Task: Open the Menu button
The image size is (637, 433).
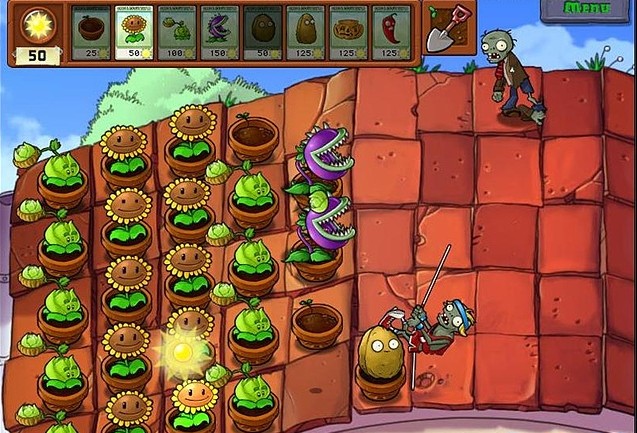Action: (x=588, y=9)
